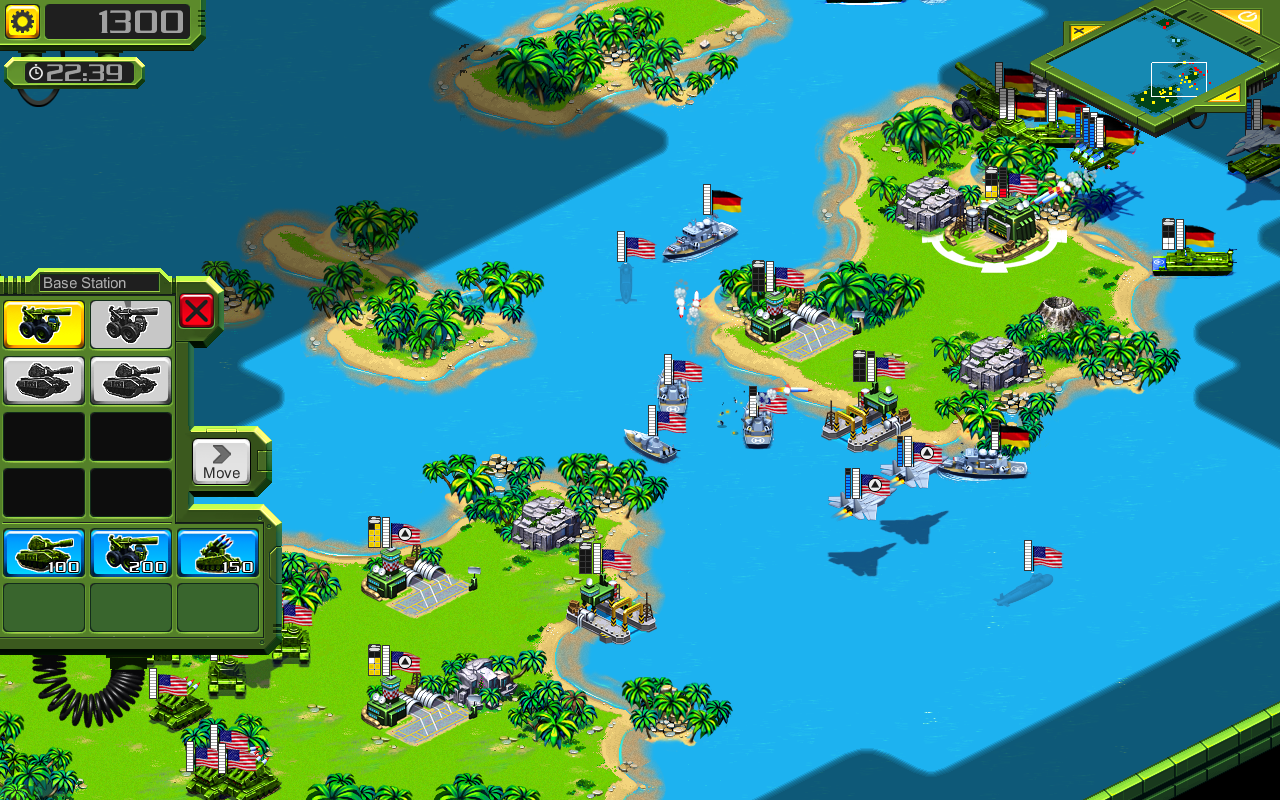1280x800 pixels.
Task: Buy the artillery truck priced 200
Action: click(x=131, y=552)
